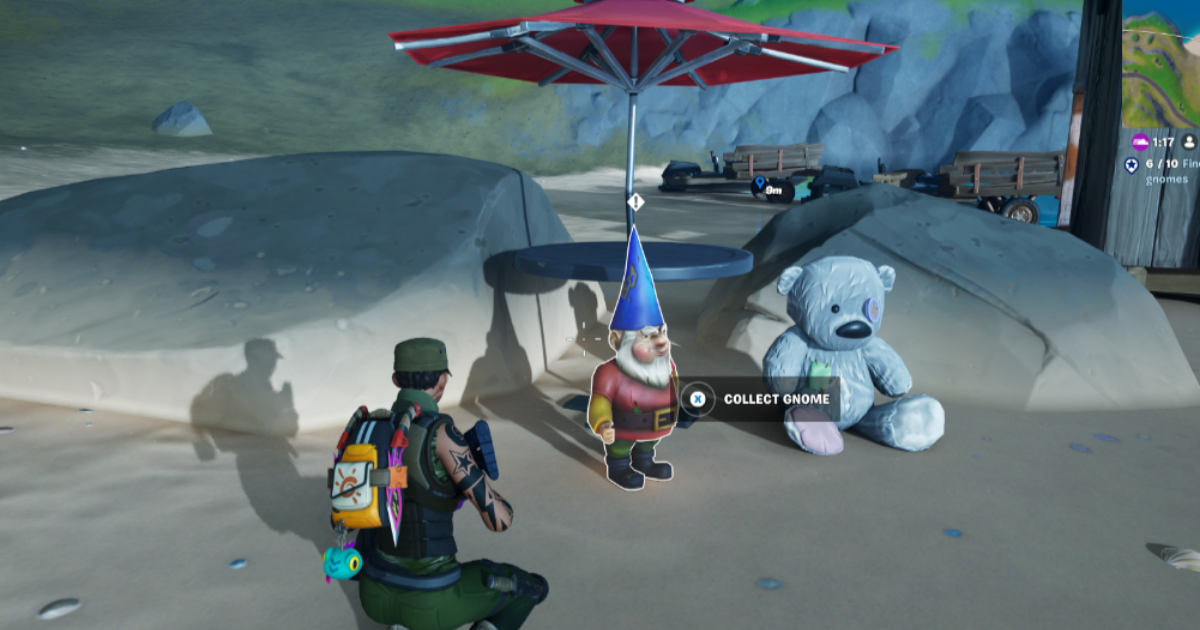Viewport: 1200px width, 630px height.
Task: Select the exclamation quest marker above the gnome
Action: click(x=634, y=202)
